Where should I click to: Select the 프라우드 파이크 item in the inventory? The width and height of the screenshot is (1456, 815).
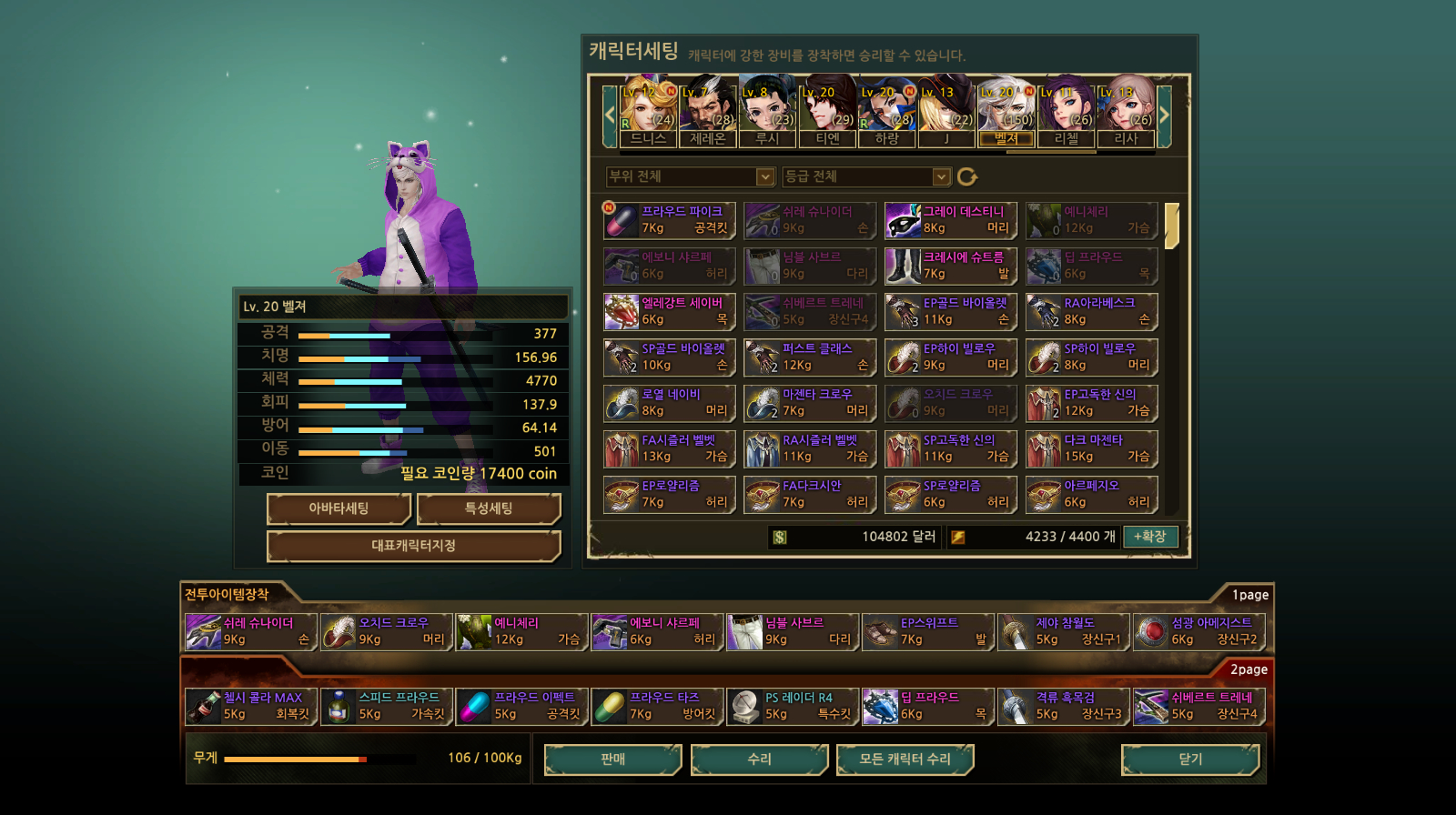pos(669,220)
